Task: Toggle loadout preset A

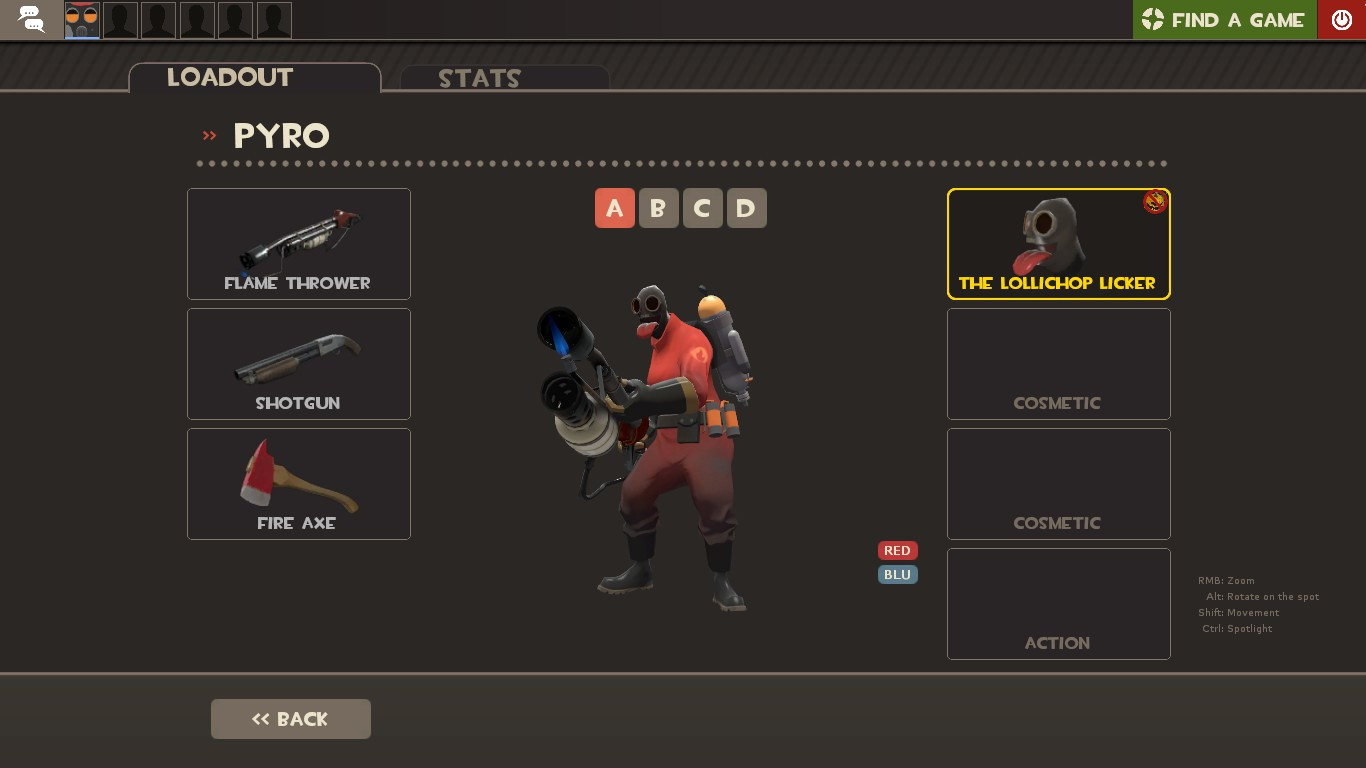Action: pos(615,208)
